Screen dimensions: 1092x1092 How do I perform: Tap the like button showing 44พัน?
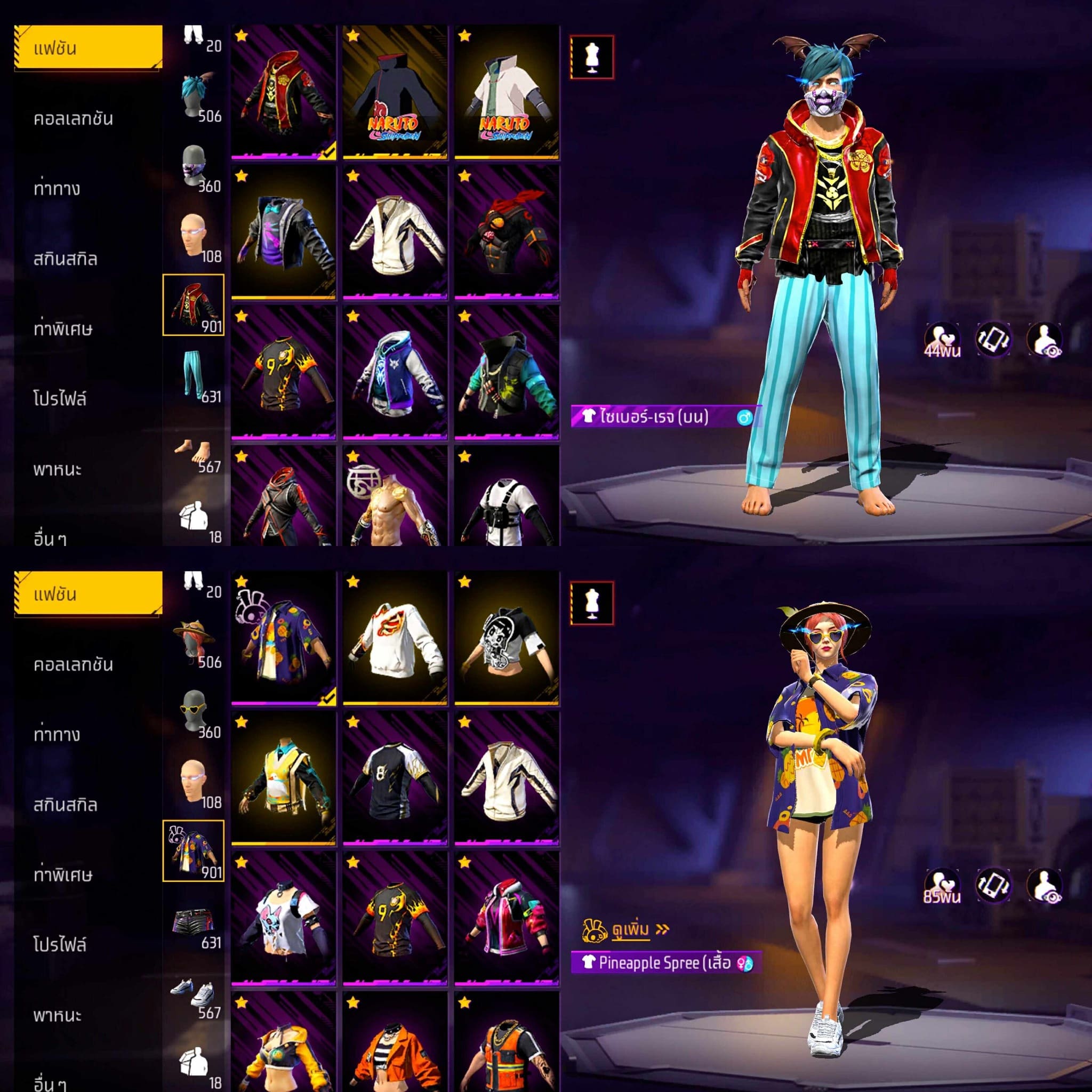coord(942,340)
